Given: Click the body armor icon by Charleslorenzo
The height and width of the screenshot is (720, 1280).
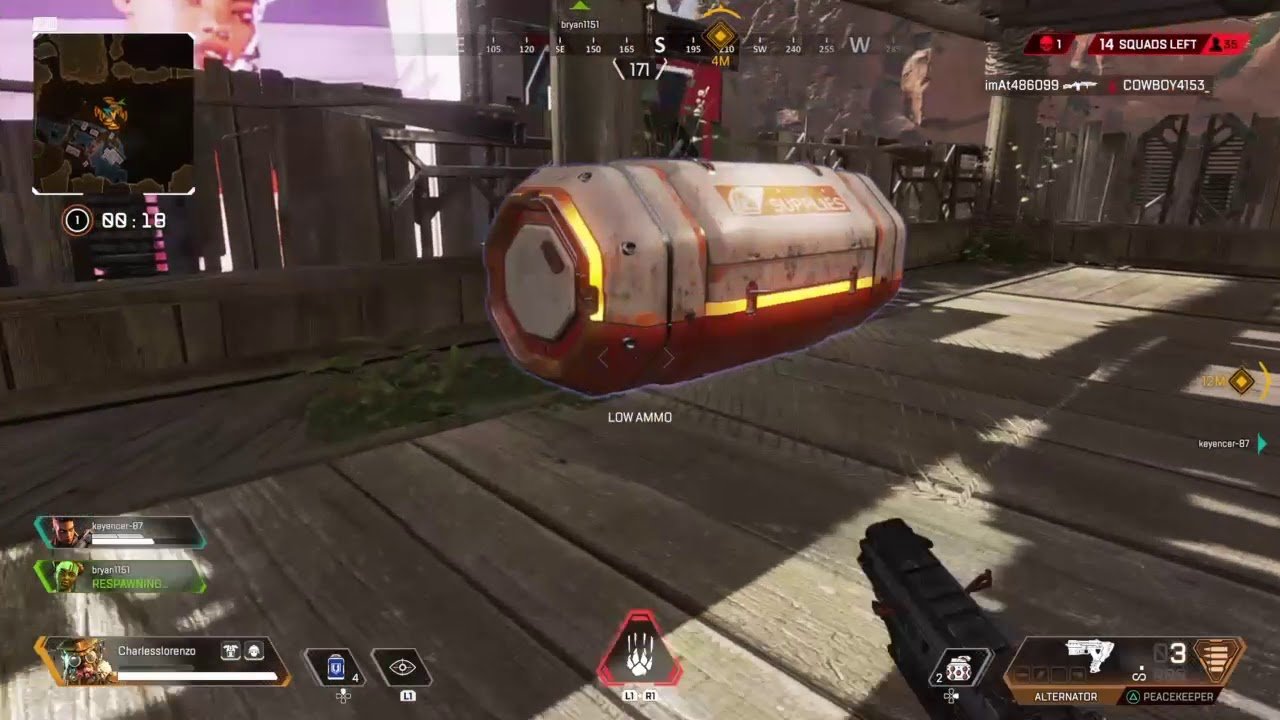Looking at the screenshot, I should [231, 651].
